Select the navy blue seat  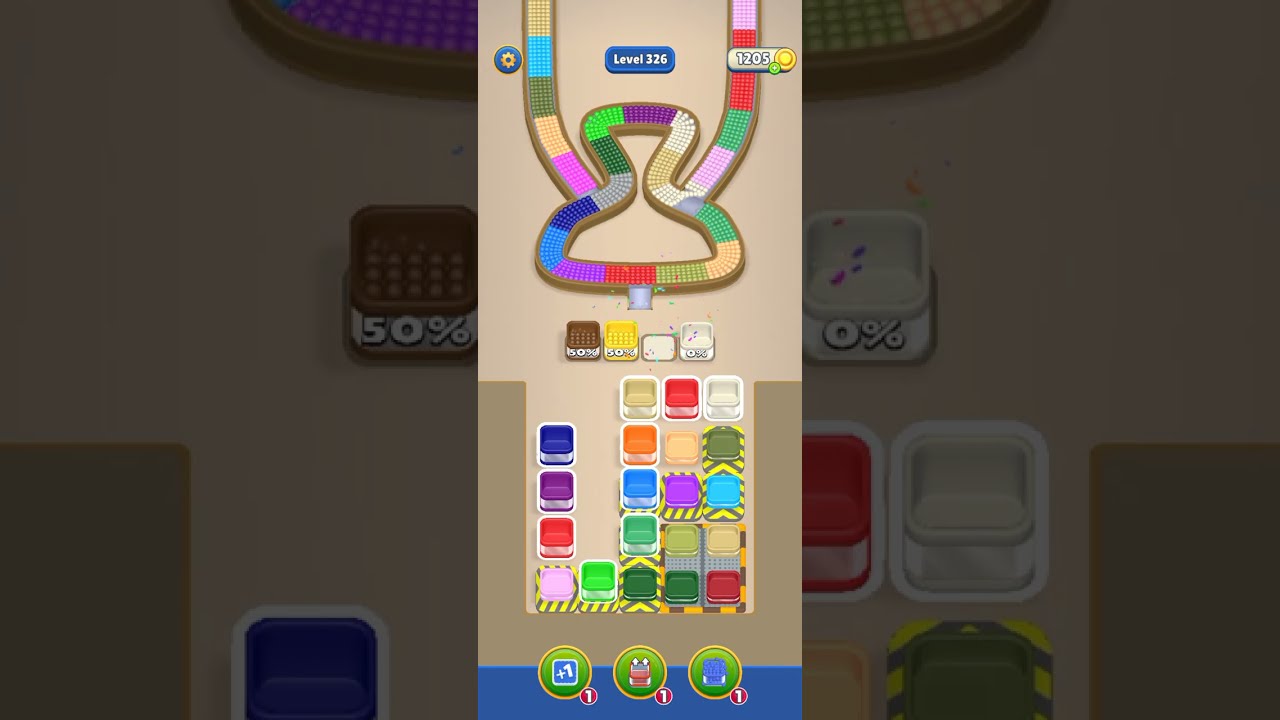click(557, 445)
